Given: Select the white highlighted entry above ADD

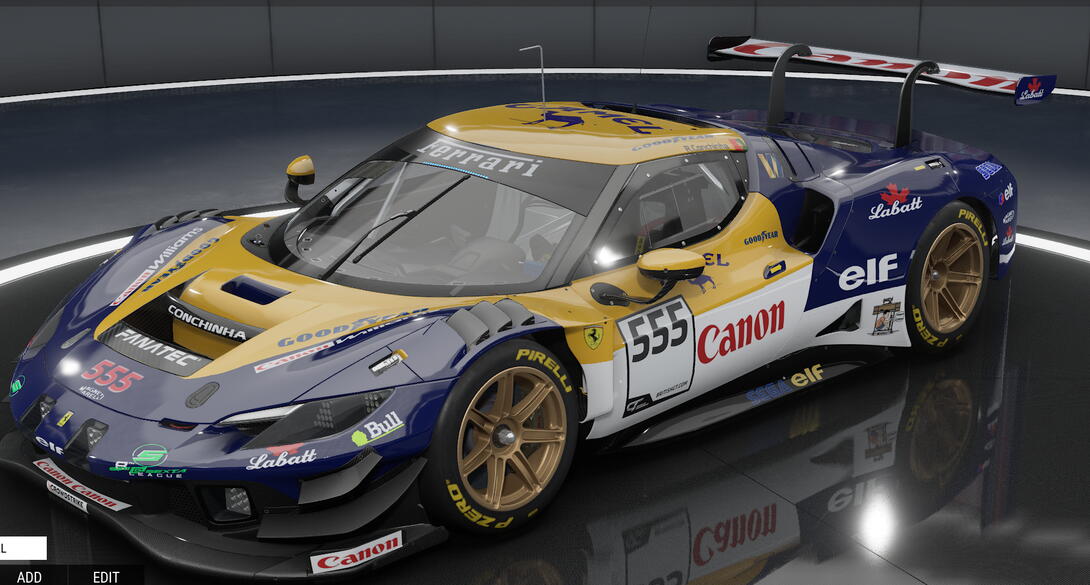Looking at the screenshot, I should coord(23,548).
